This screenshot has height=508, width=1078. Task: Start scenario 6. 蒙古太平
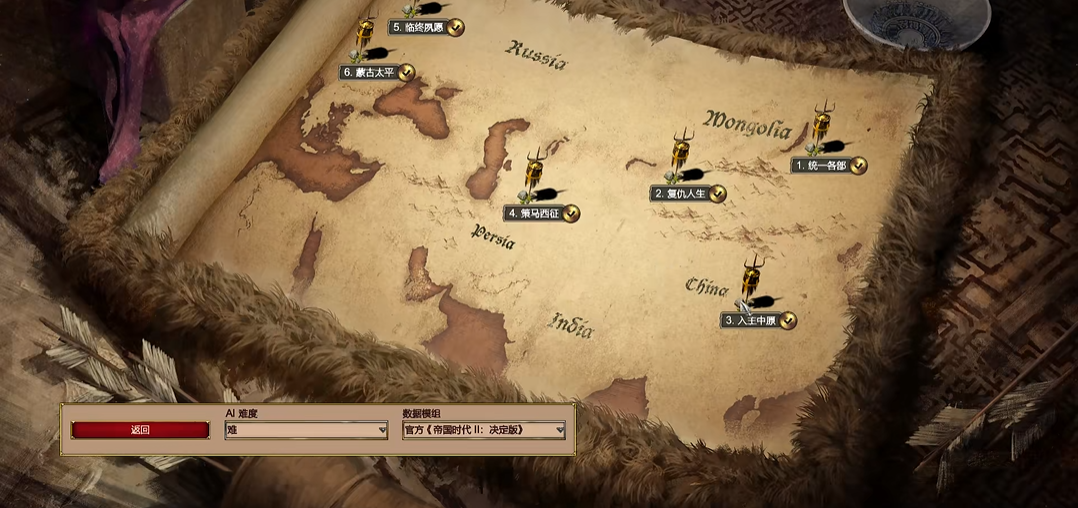pos(369,72)
